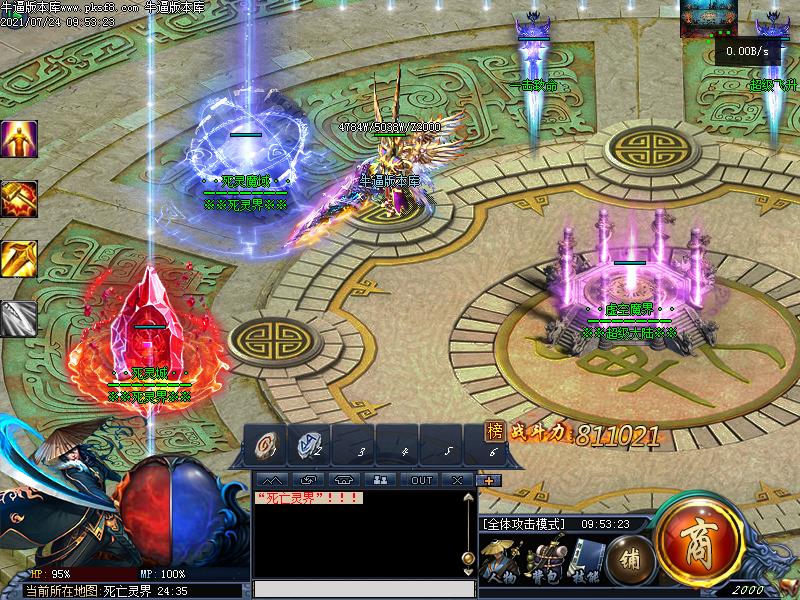Activate the golden sword skill
The height and width of the screenshot is (600, 800).
click(x=18, y=259)
